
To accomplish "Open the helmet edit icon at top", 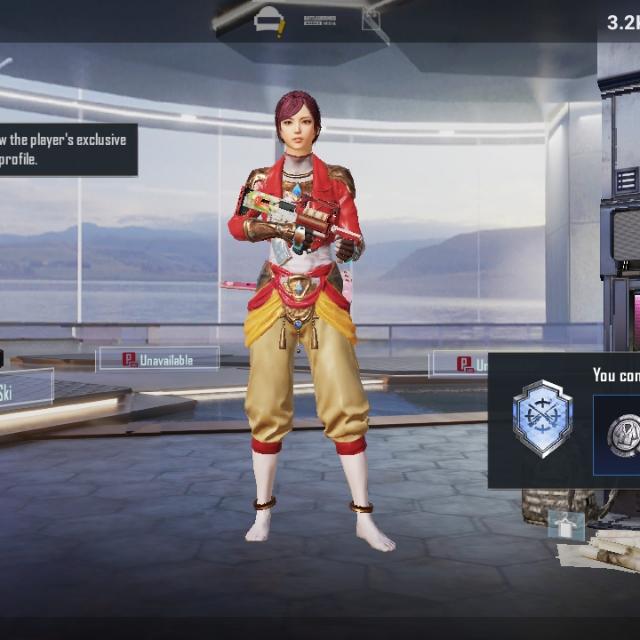I will point(269,20).
